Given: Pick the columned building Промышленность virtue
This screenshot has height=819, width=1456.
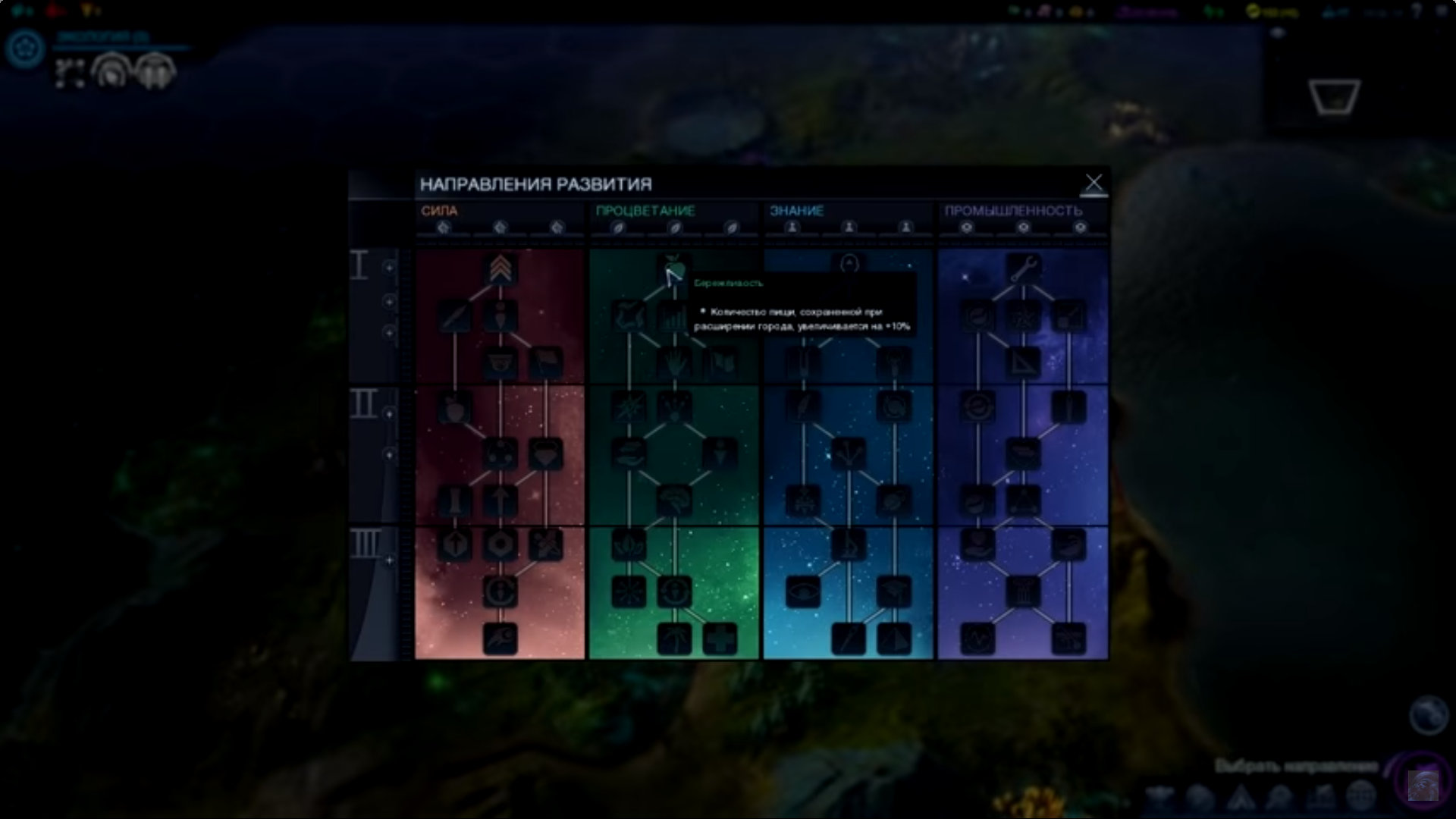Looking at the screenshot, I should pyautogui.click(x=1023, y=591).
